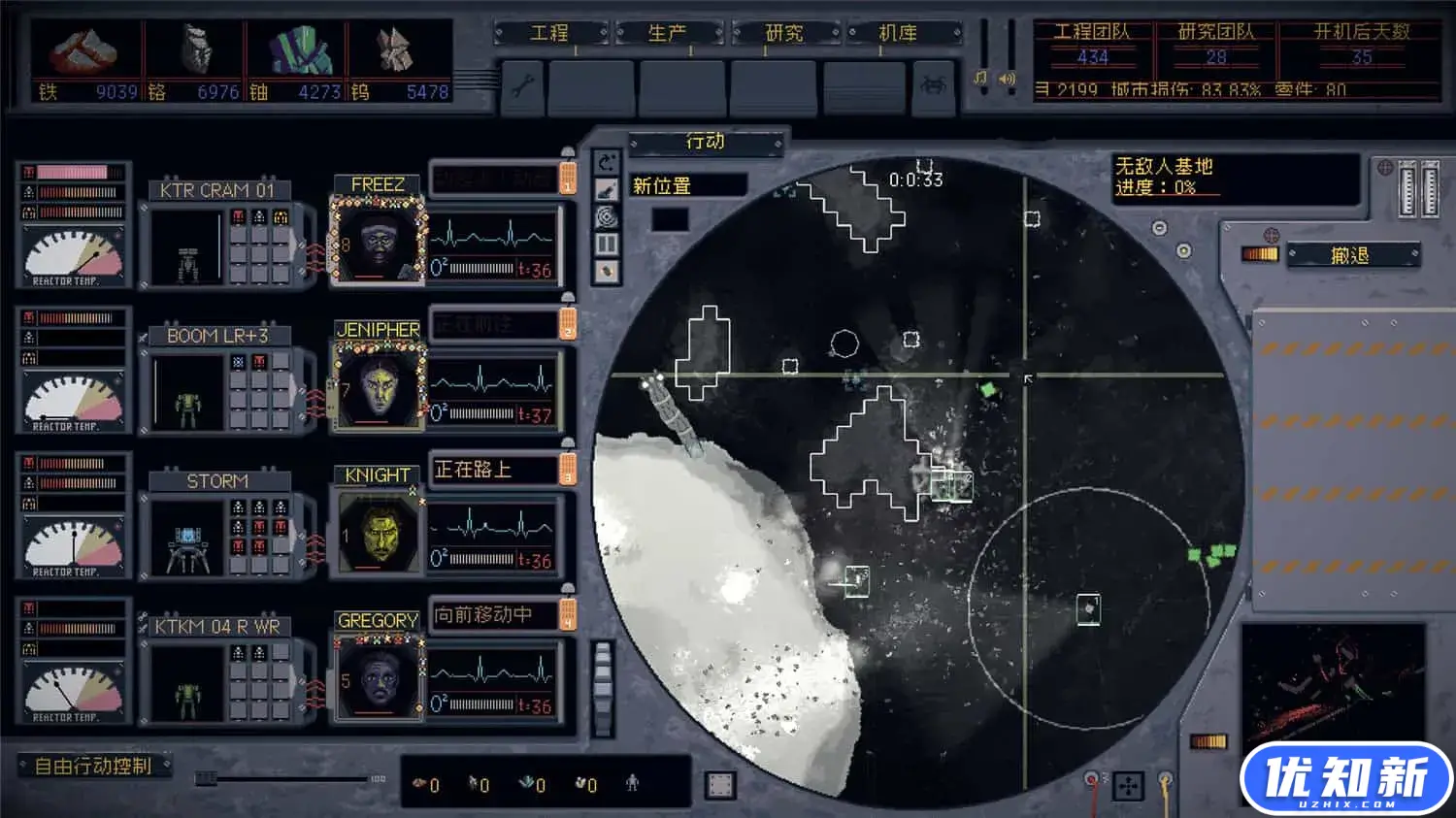This screenshot has height=818, width=1456.
Task: Switch to the 研究 (Research) tab
Action: pos(784,33)
